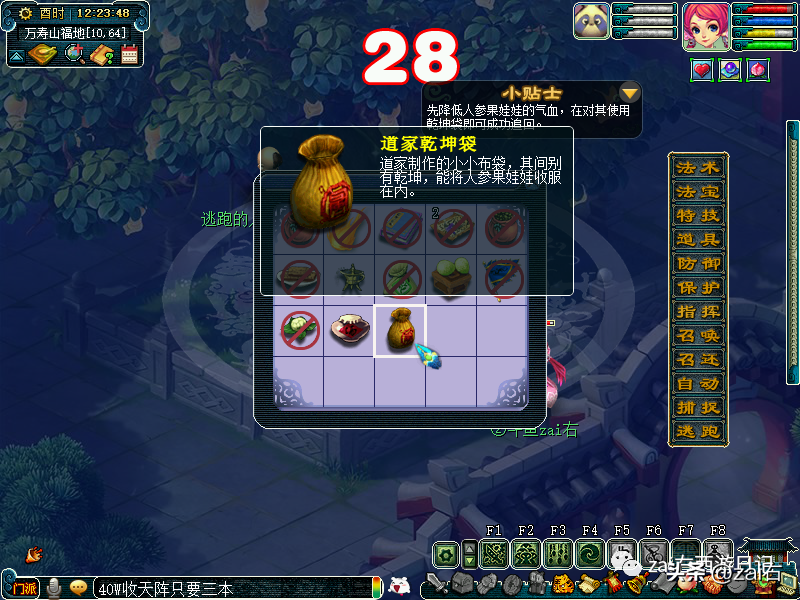Viewport: 800px width, 600px height.
Task: Select the 道家乾坤袋 item in the bag
Action: 400,331
